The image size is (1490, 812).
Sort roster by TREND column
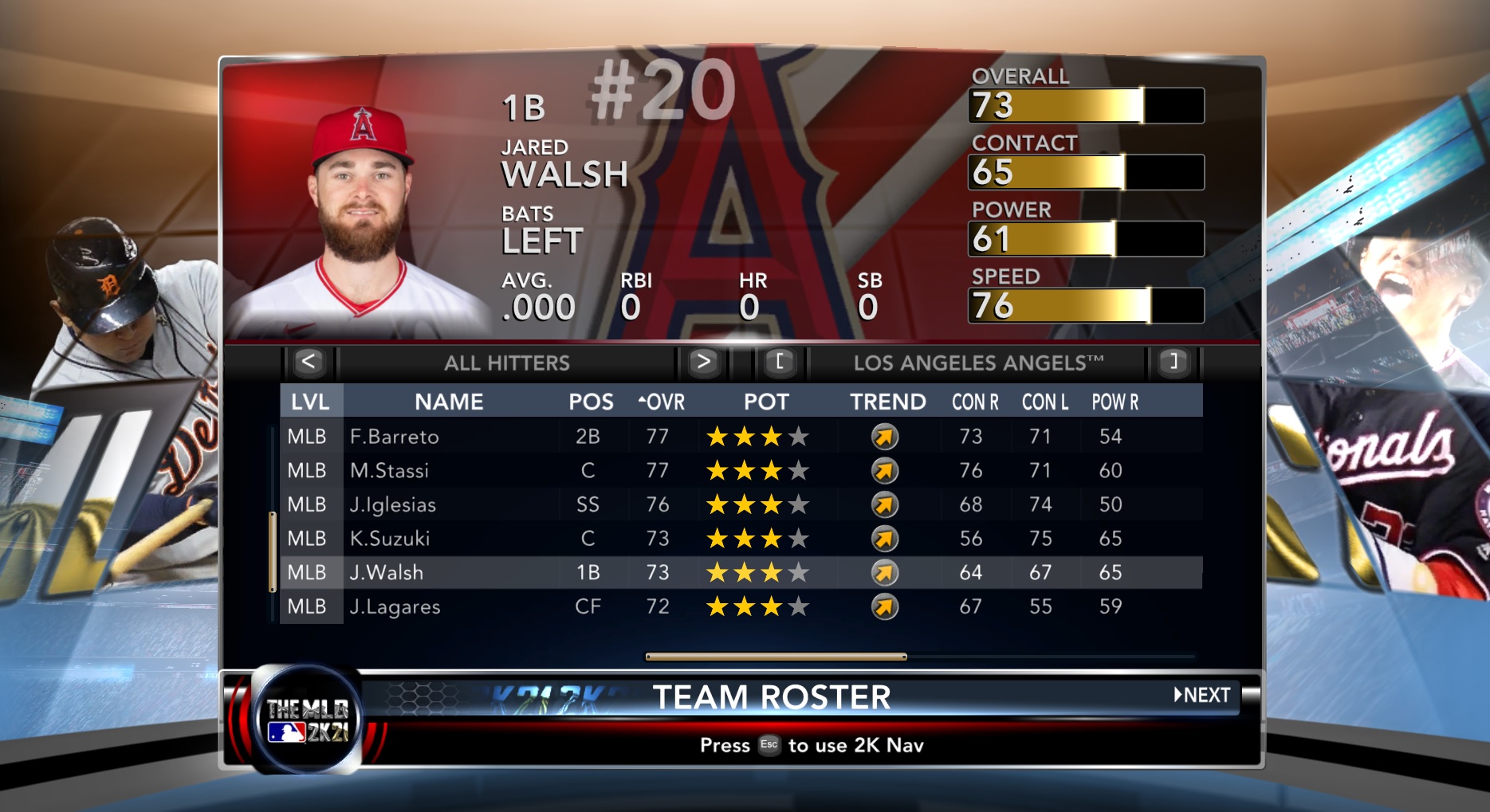pos(887,402)
